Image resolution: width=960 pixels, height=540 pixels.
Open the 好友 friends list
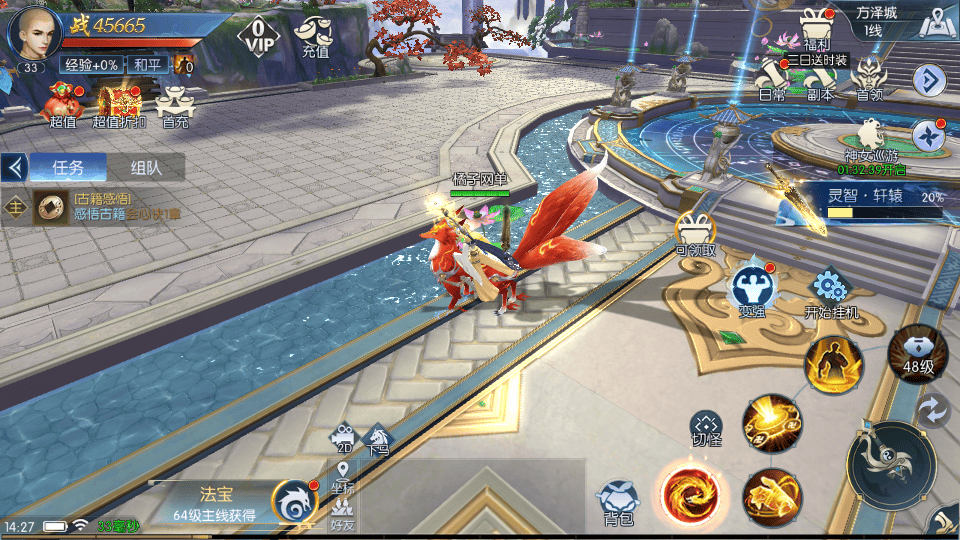point(343,513)
